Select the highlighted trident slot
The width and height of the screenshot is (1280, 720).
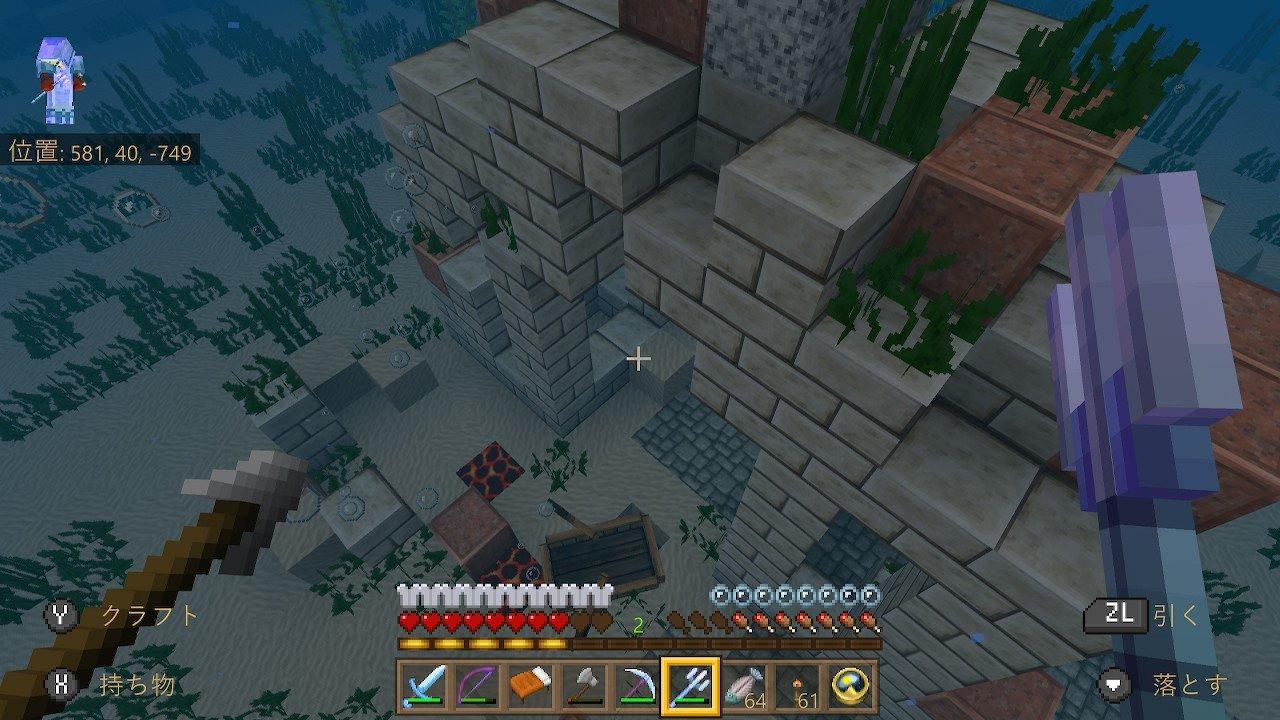[688, 686]
